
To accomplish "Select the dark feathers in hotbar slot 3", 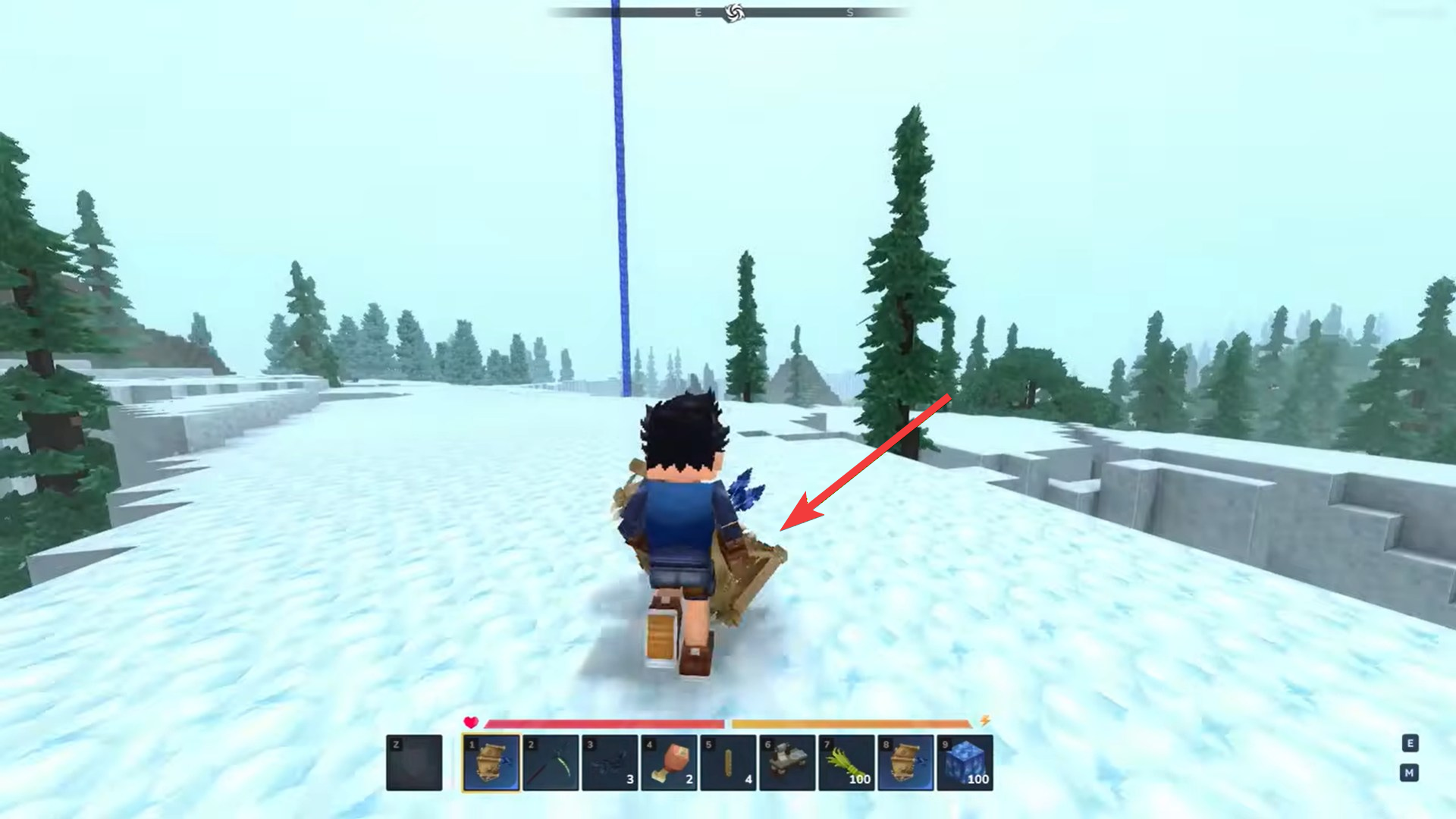I will coord(610,762).
